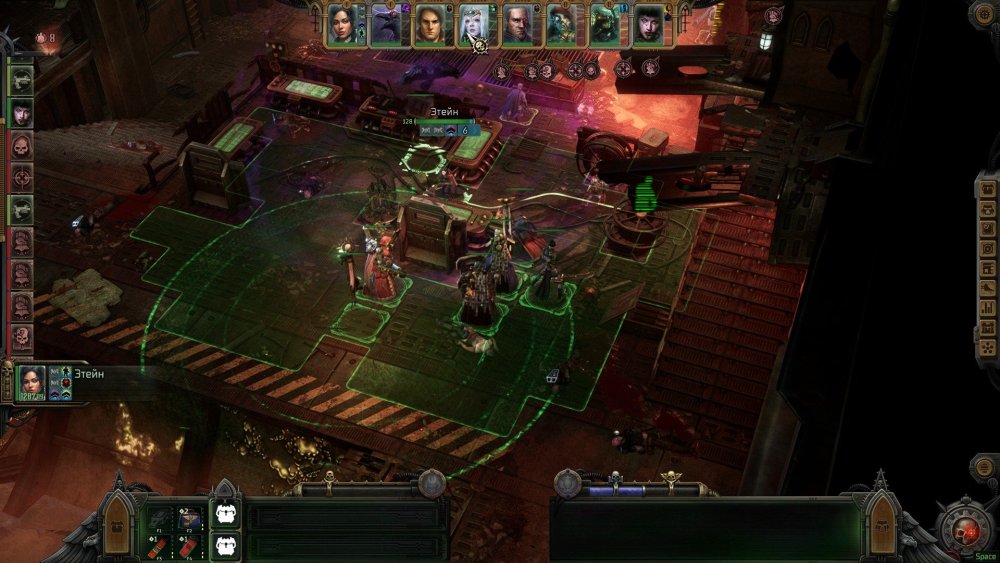Click the round gear badge under the white-haired portrait
This screenshot has width=1000, height=563.
point(479,46)
